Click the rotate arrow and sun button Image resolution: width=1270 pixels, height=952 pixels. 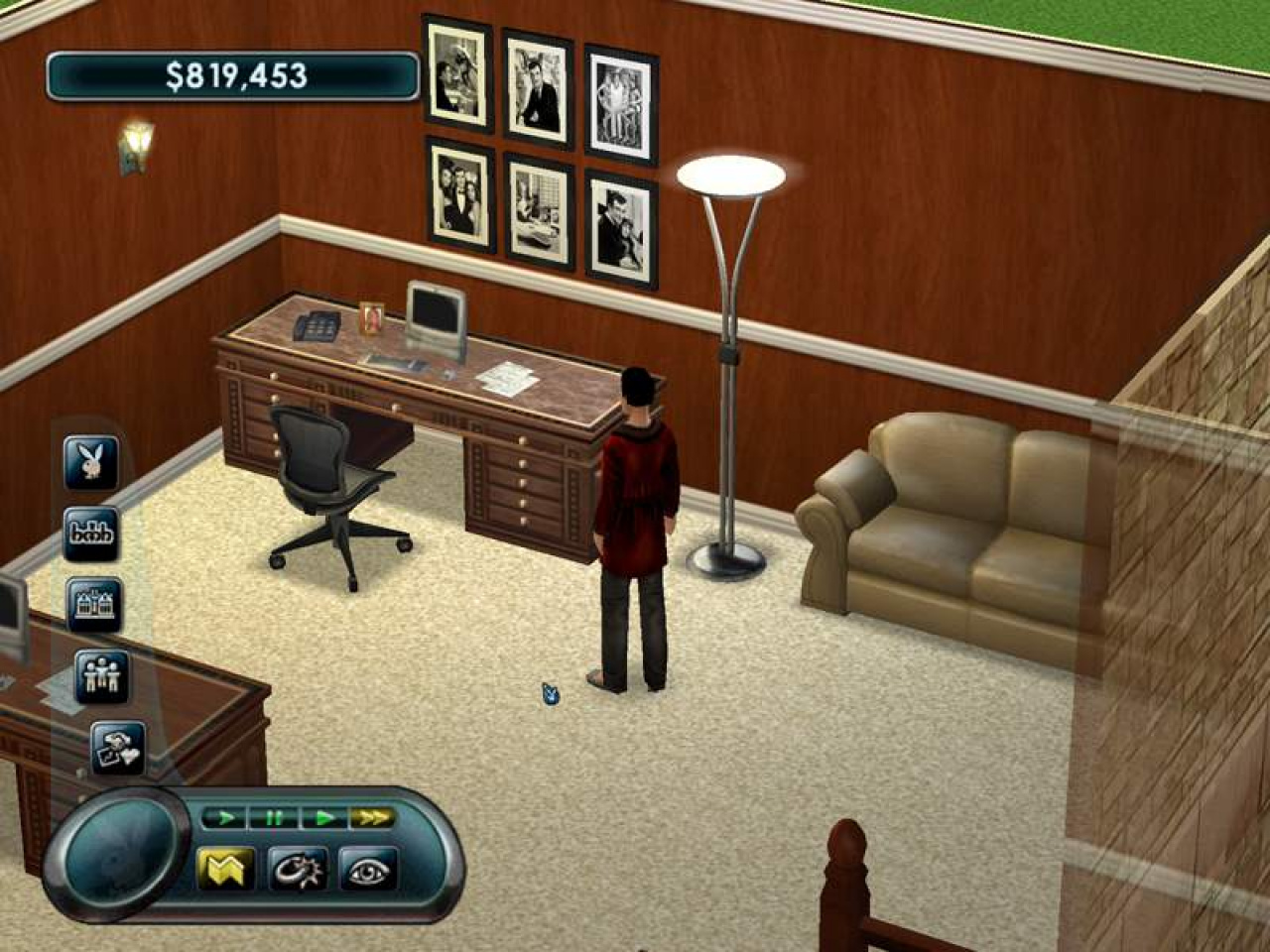pyautogui.click(x=298, y=869)
